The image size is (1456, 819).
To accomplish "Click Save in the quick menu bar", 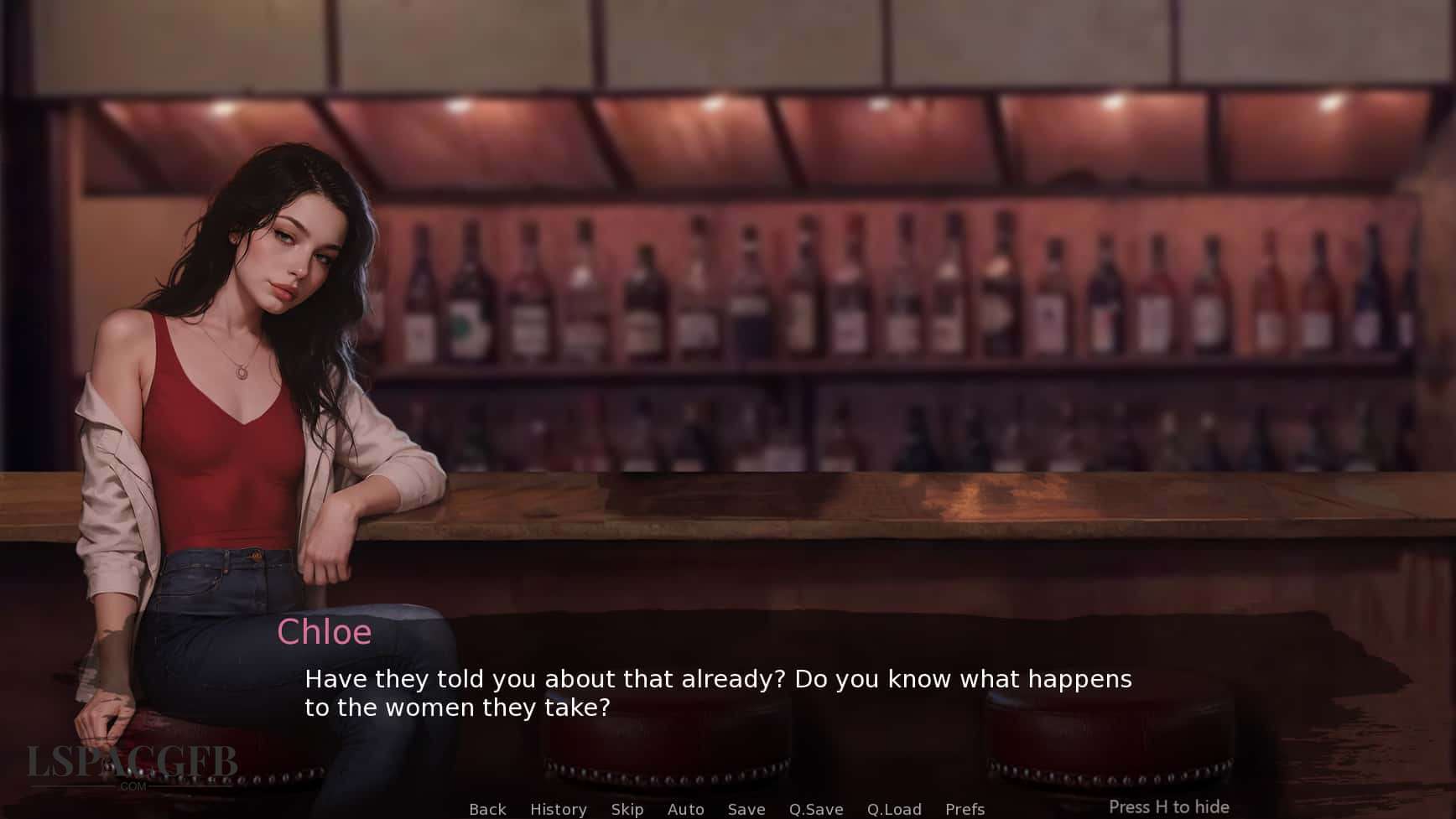I will (x=746, y=809).
